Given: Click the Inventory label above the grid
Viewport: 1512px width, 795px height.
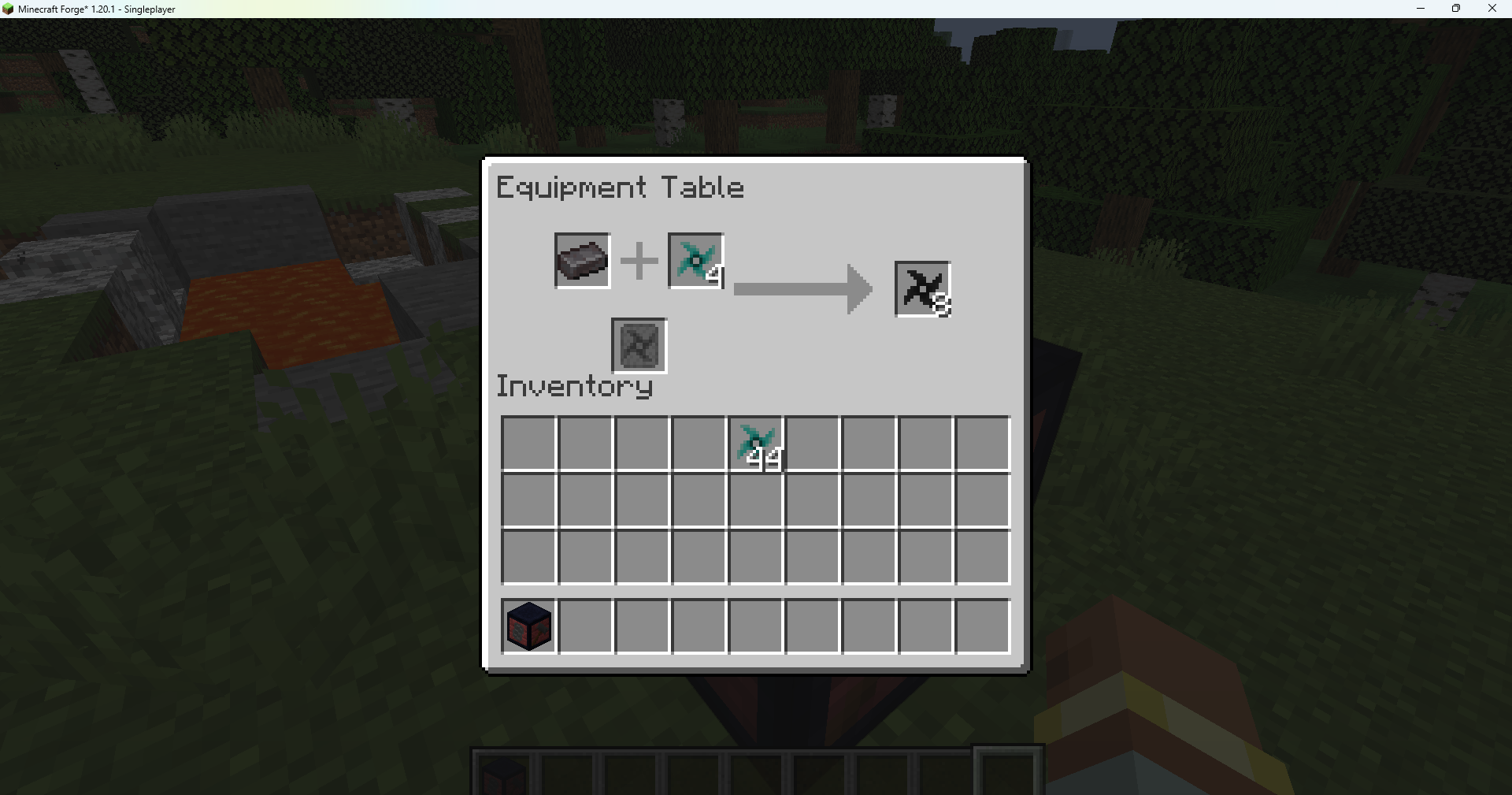Looking at the screenshot, I should click(574, 385).
